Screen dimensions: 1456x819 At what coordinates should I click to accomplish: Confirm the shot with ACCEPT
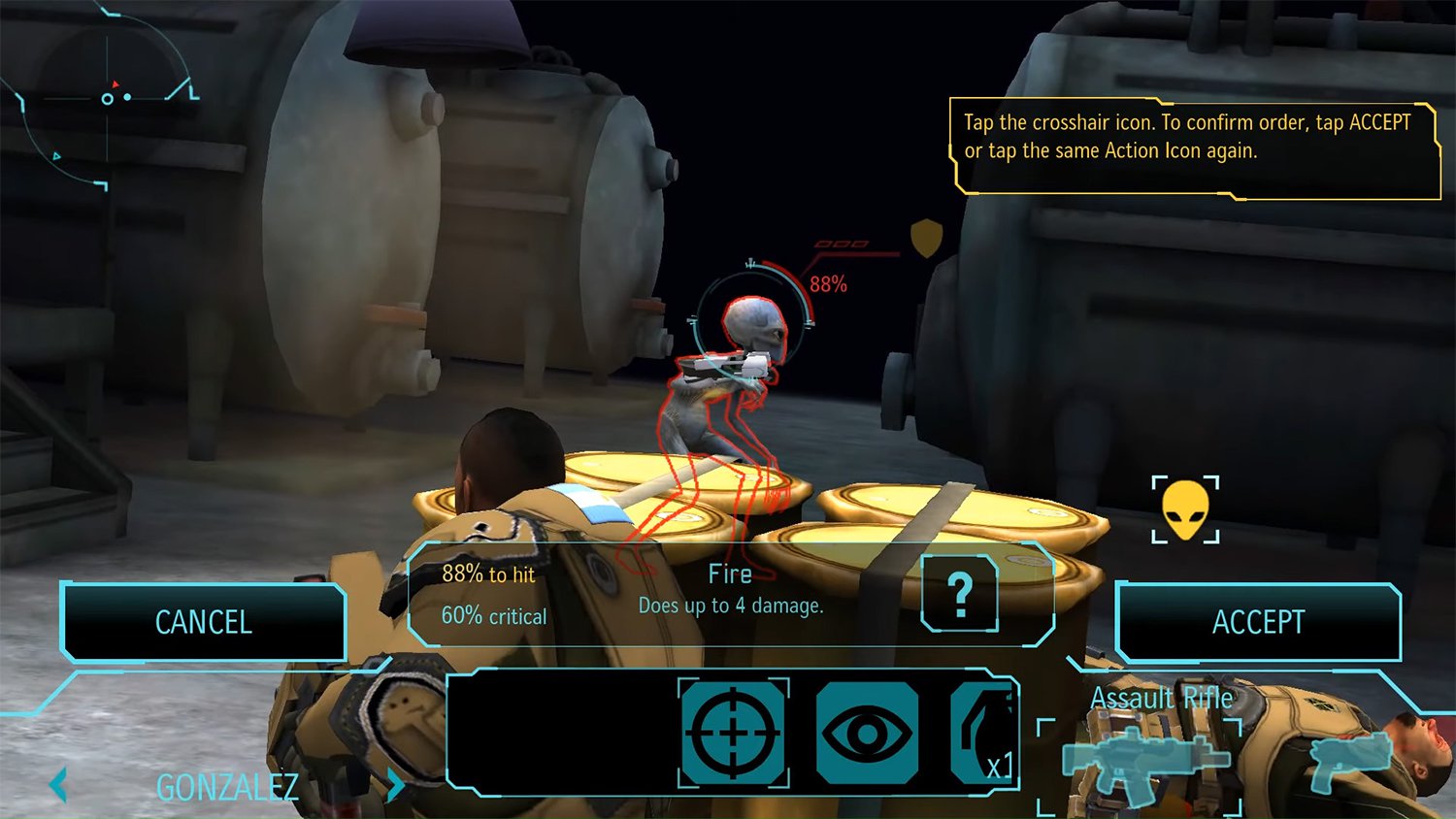[x=1258, y=622]
